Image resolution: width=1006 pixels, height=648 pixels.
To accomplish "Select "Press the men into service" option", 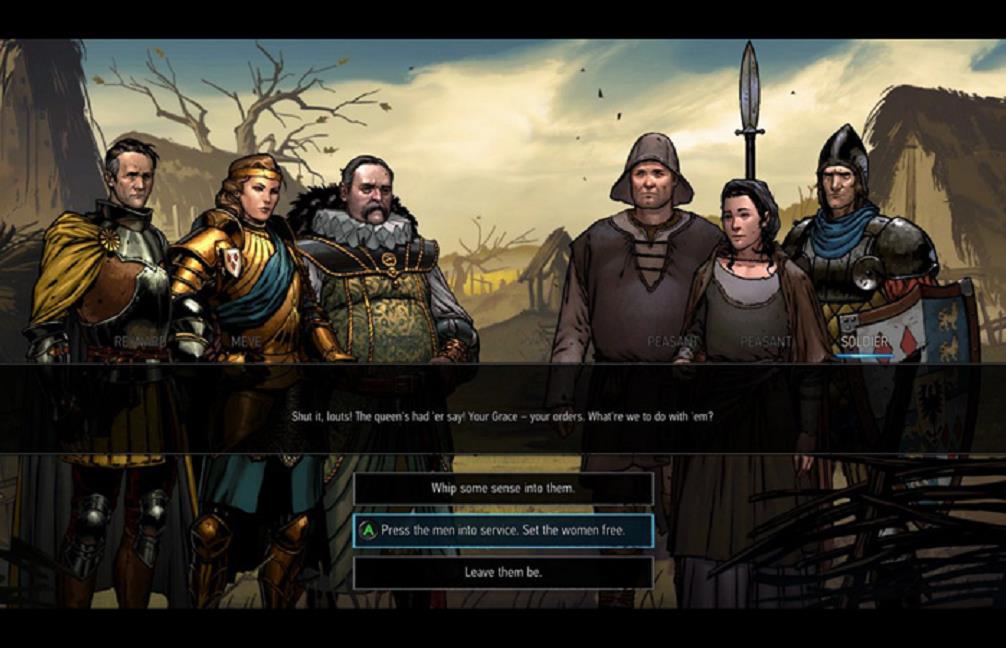I will [503, 531].
